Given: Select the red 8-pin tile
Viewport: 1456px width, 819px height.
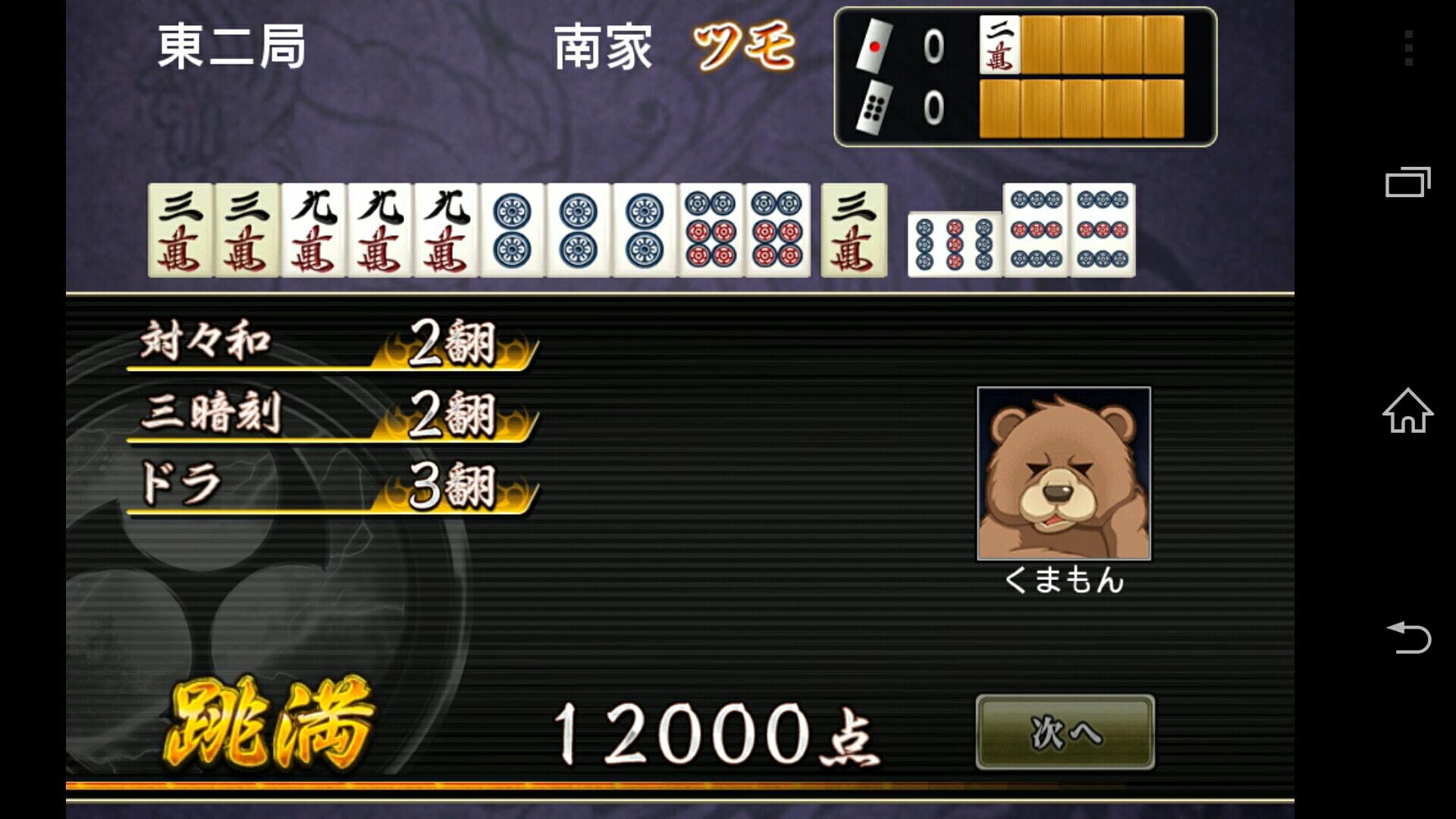Looking at the screenshot, I should [x=713, y=230].
